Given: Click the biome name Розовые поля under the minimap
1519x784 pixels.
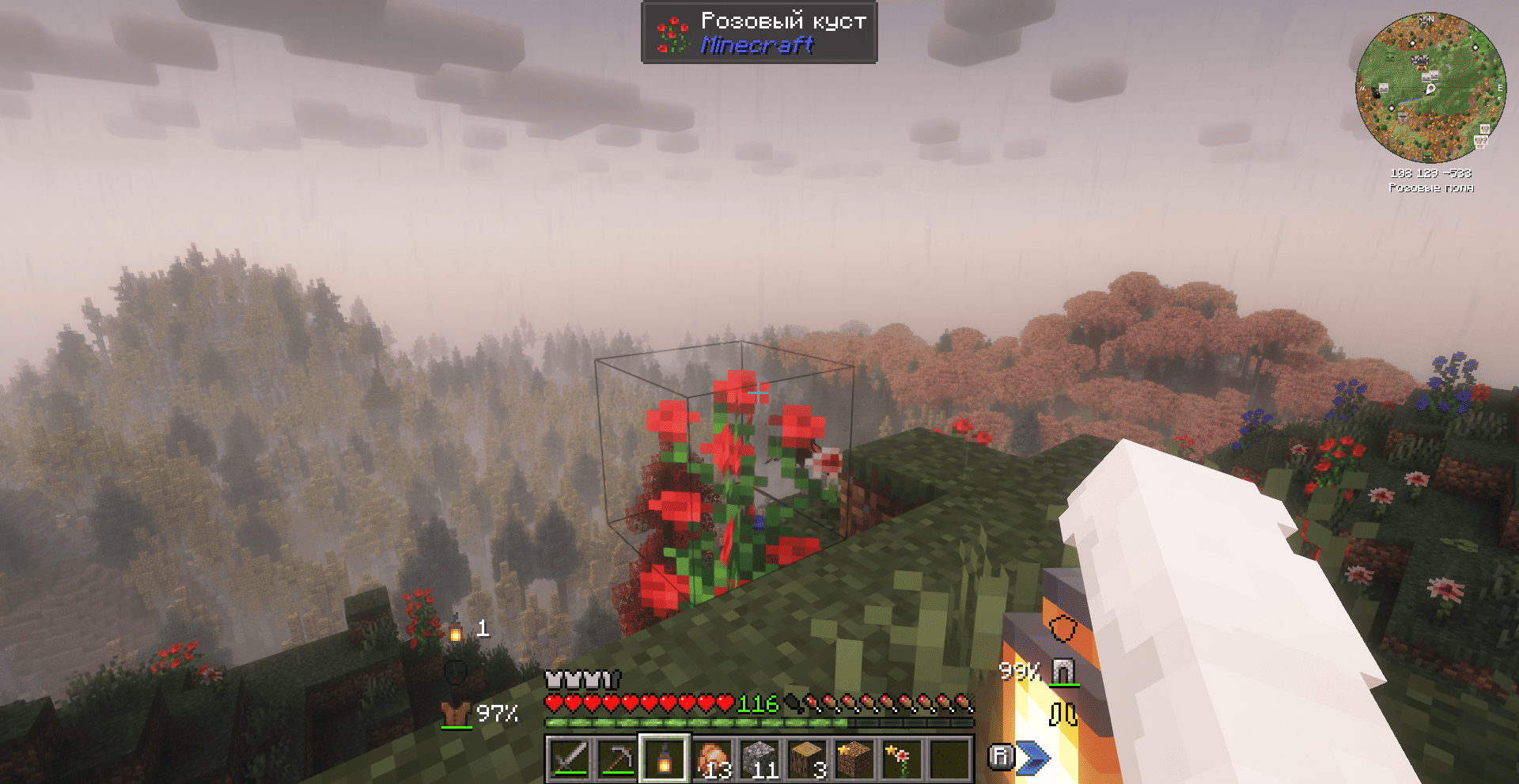Looking at the screenshot, I should (1430, 187).
